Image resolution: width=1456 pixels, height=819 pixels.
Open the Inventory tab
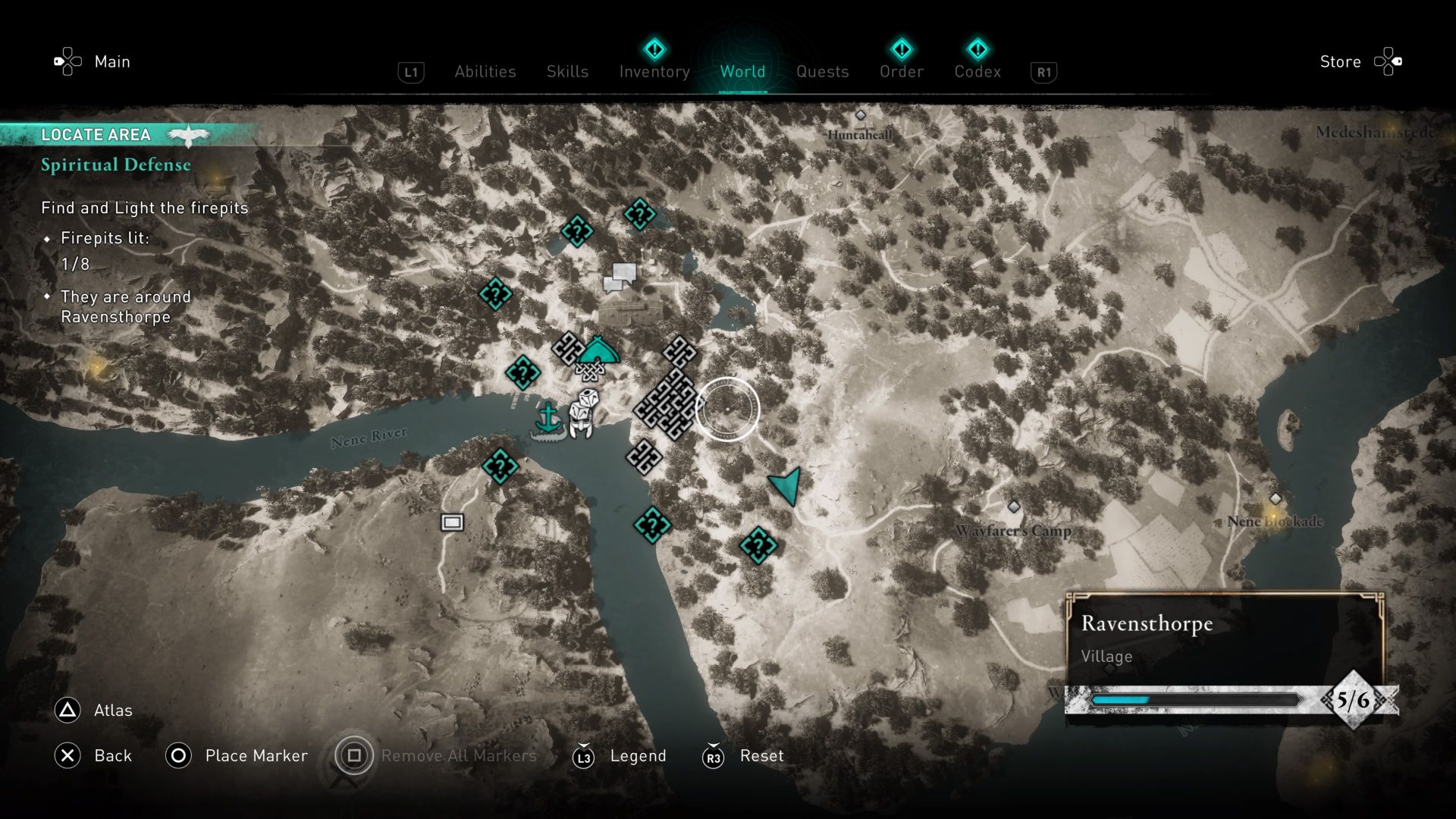[654, 71]
